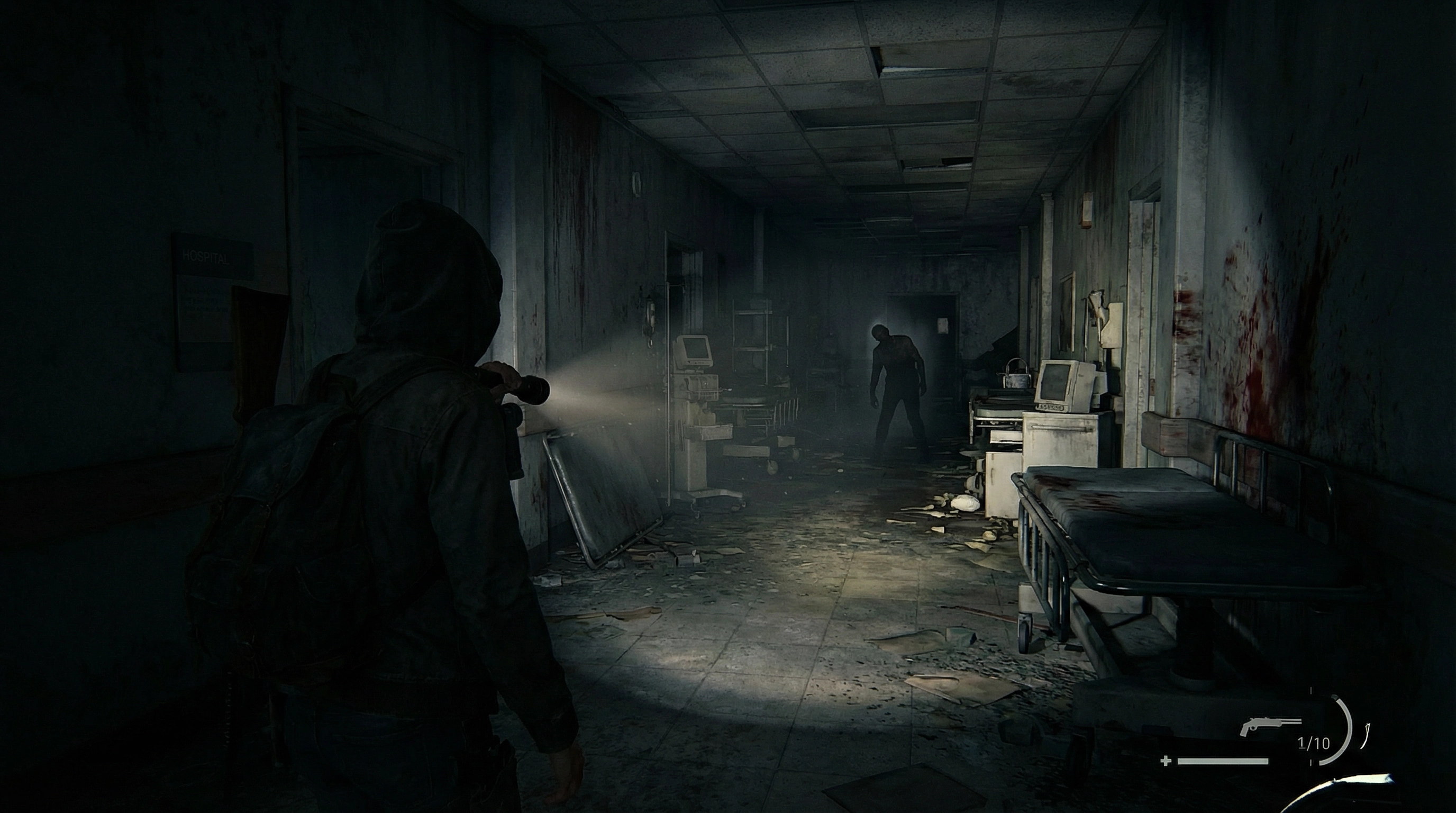Click the plus symbol on the health bar
Viewport: 1456px width, 813px height.
click(x=1166, y=762)
